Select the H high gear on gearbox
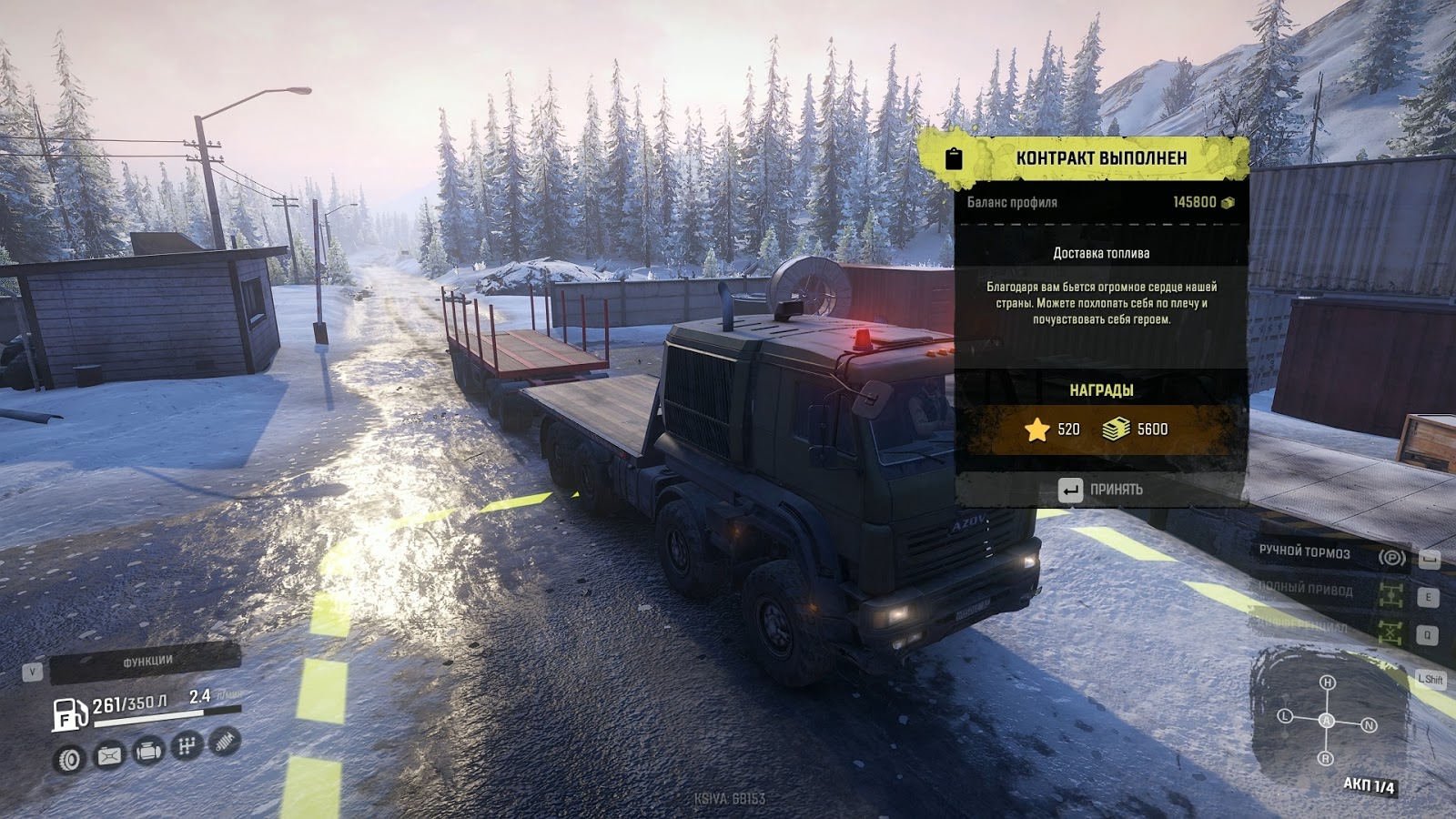This screenshot has width=1456, height=819. tap(1328, 682)
